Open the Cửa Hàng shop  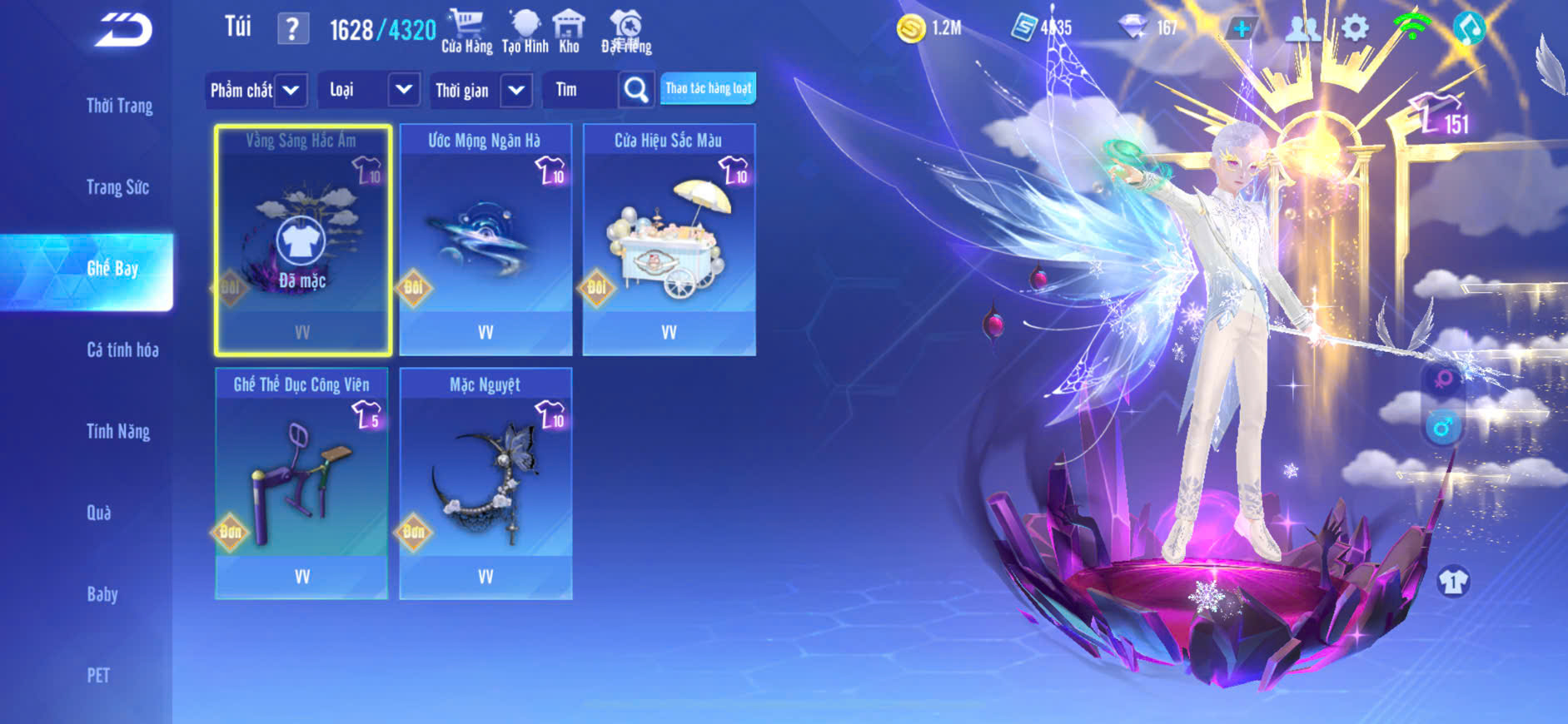click(x=466, y=32)
